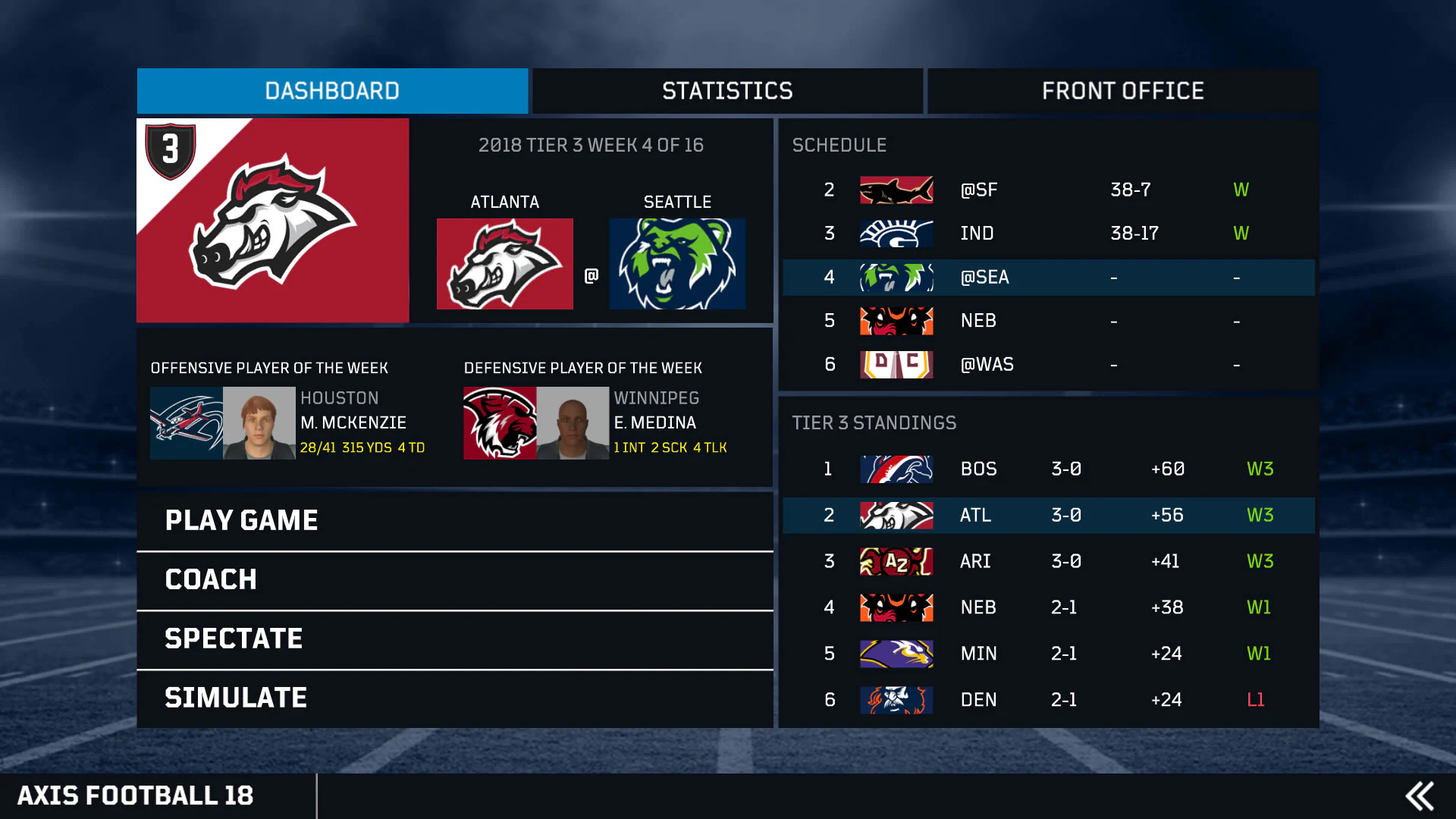Click the WAS logo in week 6 row
The image size is (1456, 819).
pos(896,364)
